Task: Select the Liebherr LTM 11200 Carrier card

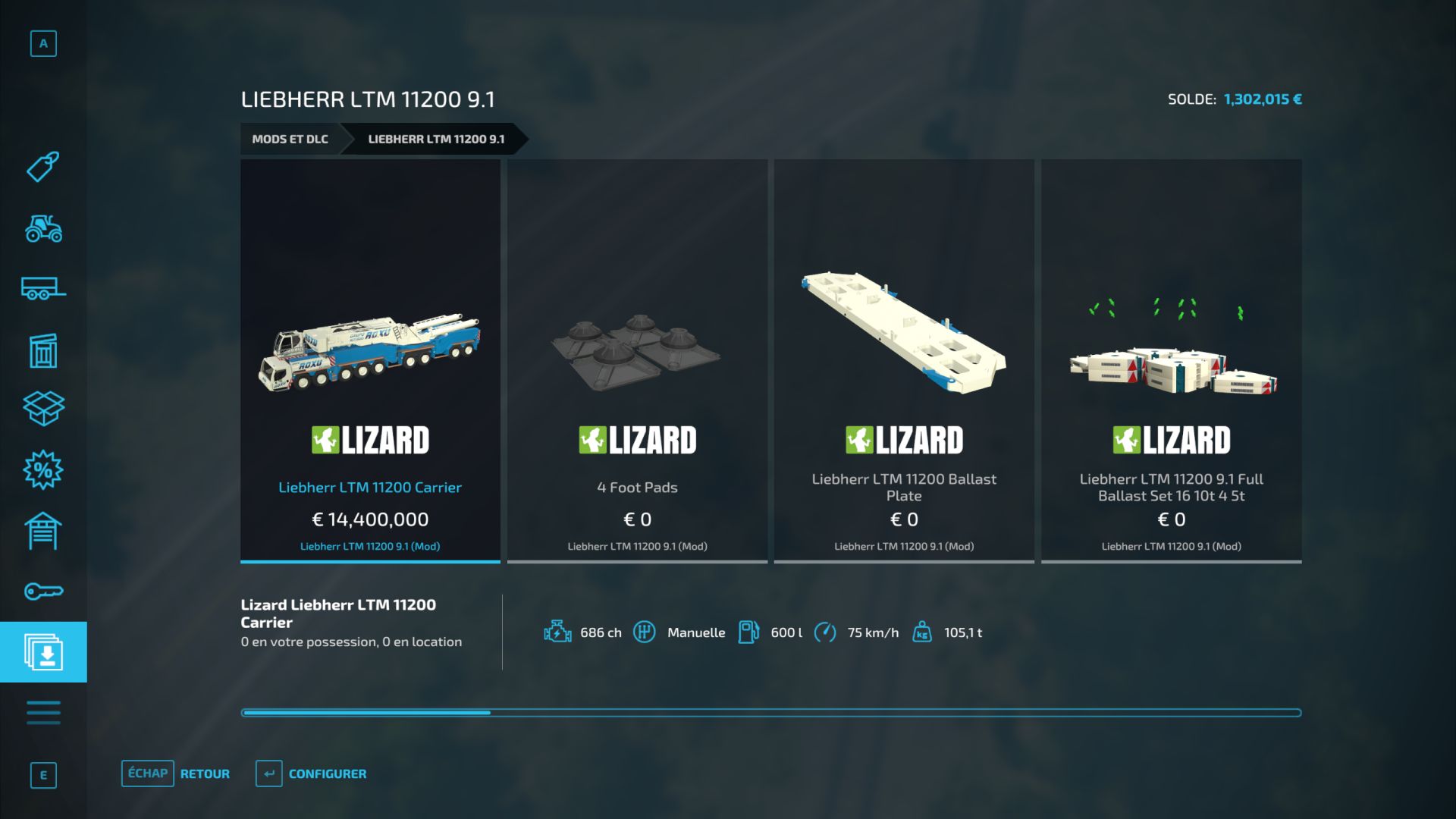Action: [x=370, y=361]
